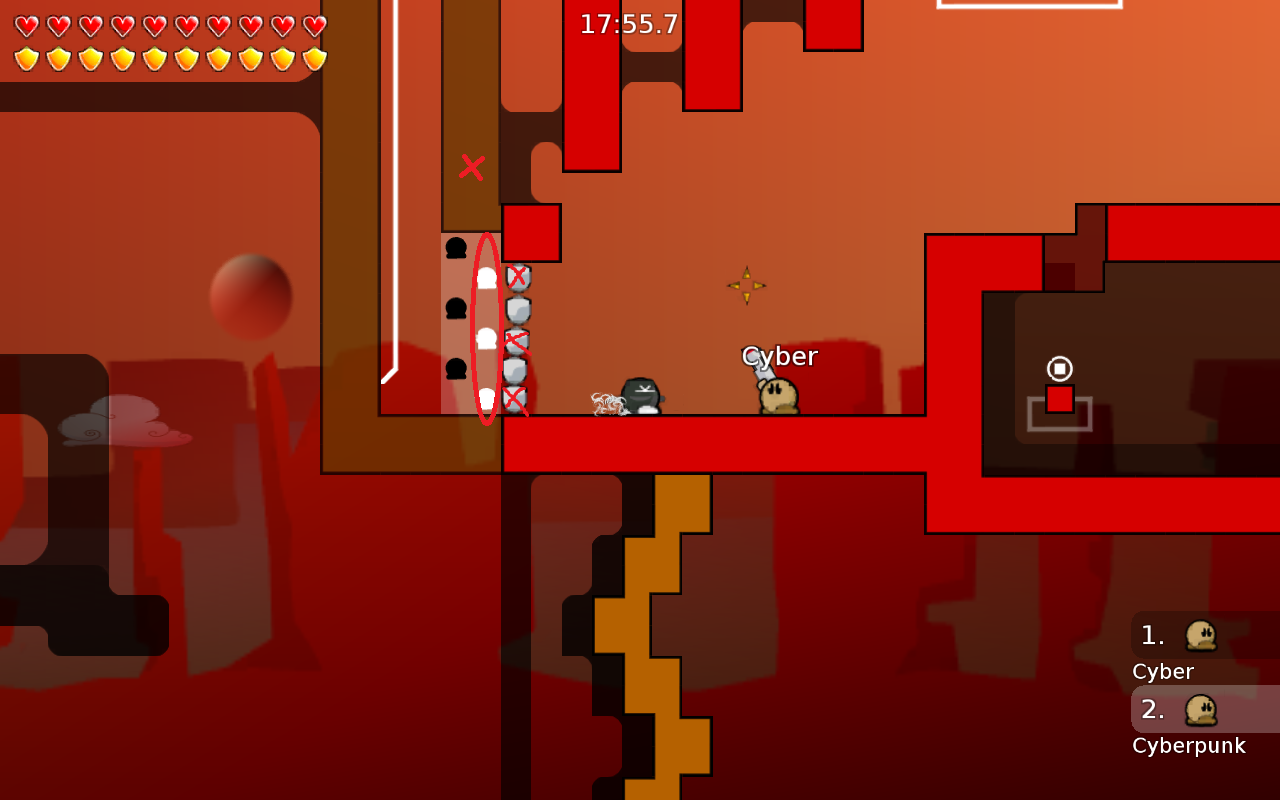The height and width of the screenshot is (800, 1280).
Task: Click the lone red X above the silhouettes
Action: tap(471, 167)
